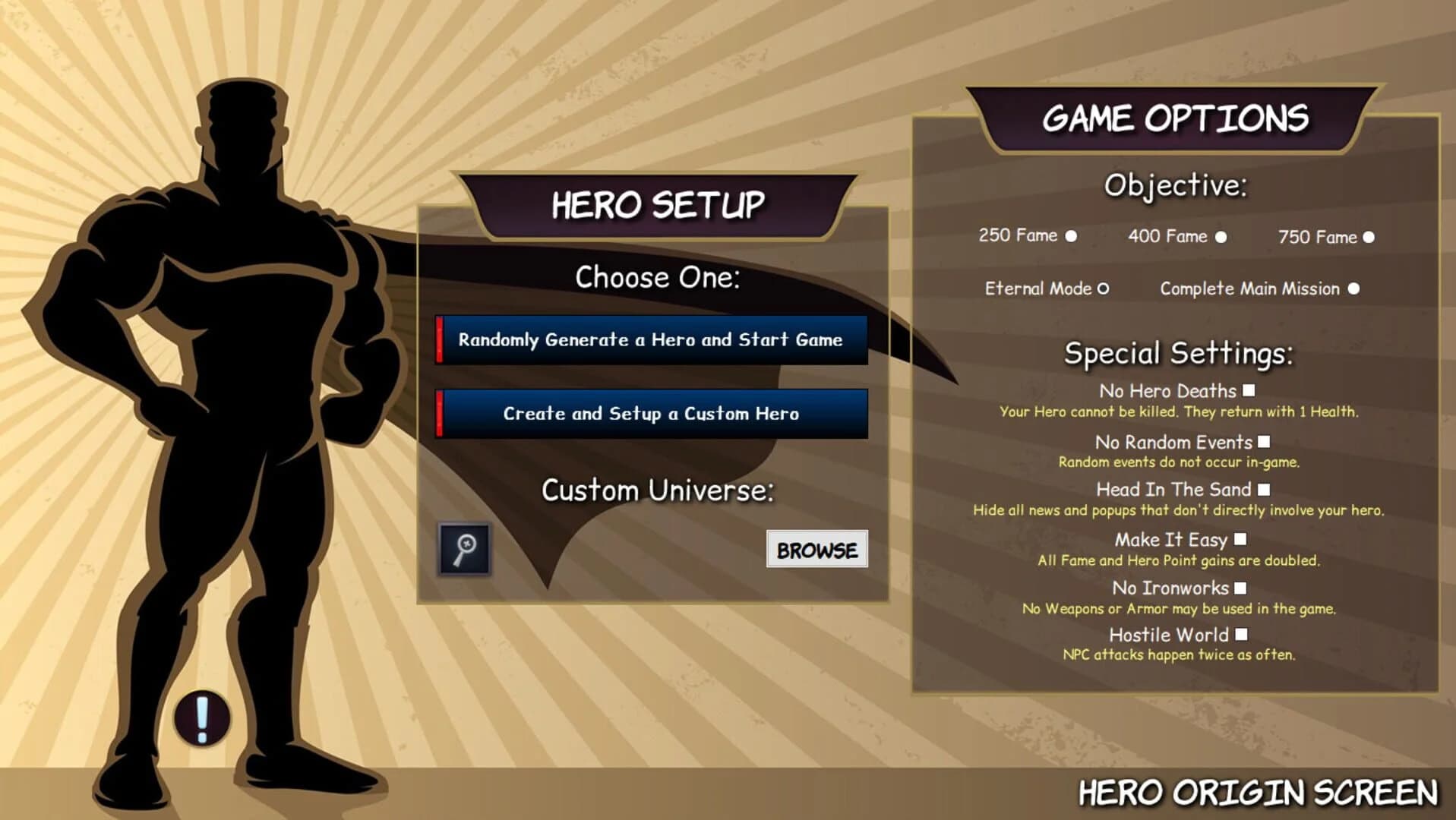1456x820 pixels.
Task: Click the Special Settings heading
Action: coord(1176,352)
